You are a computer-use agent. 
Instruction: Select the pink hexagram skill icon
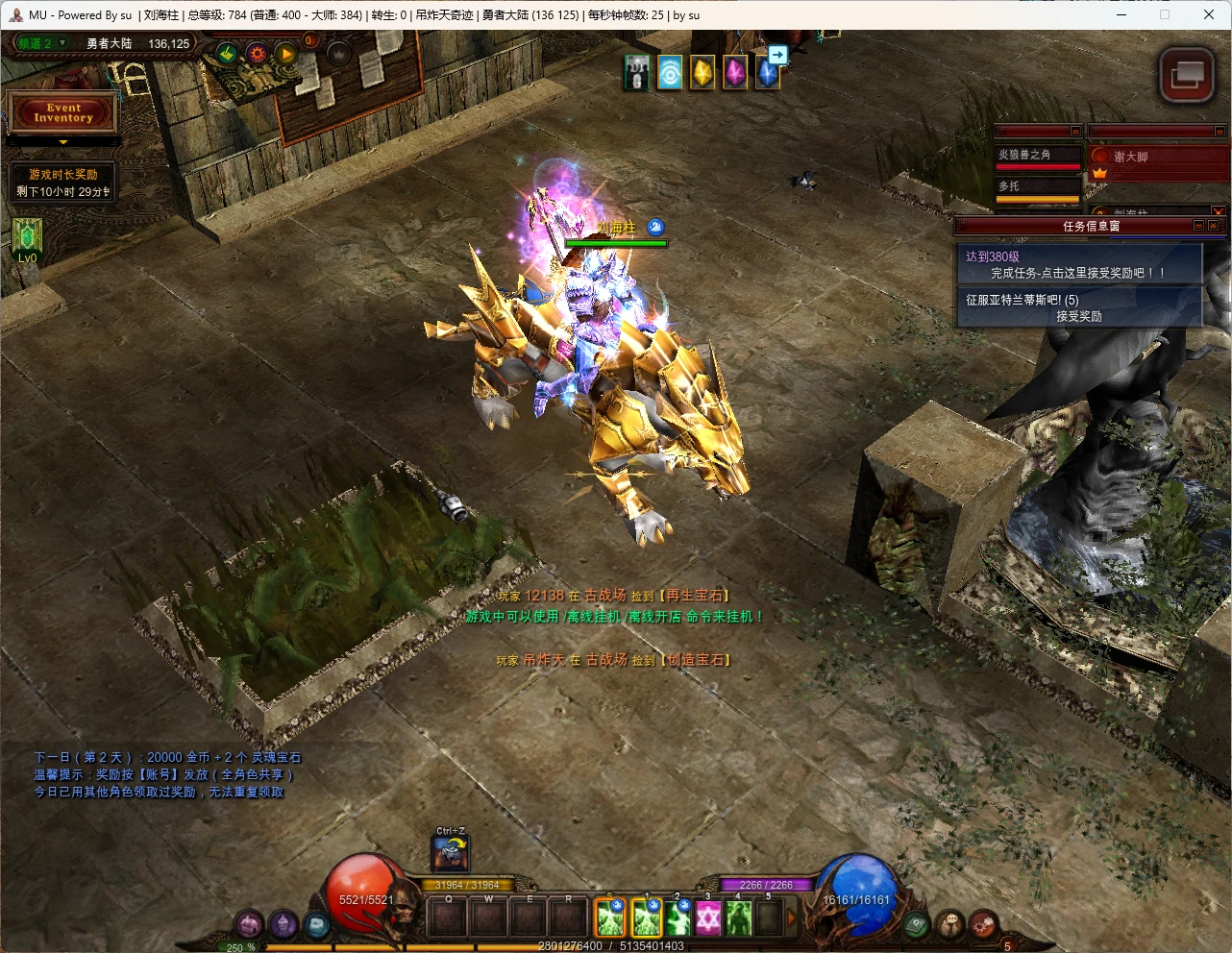coord(708,919)
